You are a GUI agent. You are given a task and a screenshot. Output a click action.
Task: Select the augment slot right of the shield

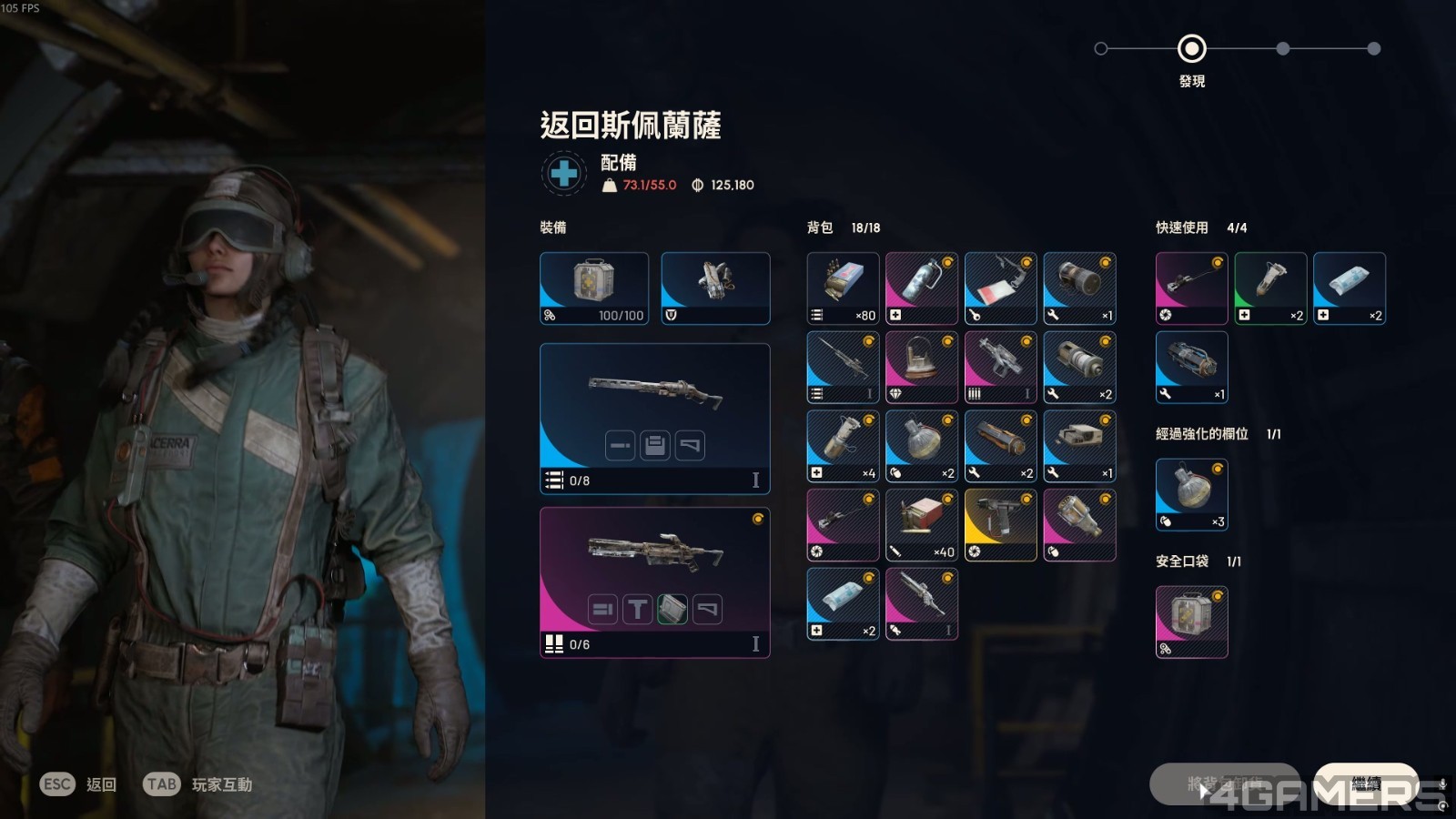(715, 288)
